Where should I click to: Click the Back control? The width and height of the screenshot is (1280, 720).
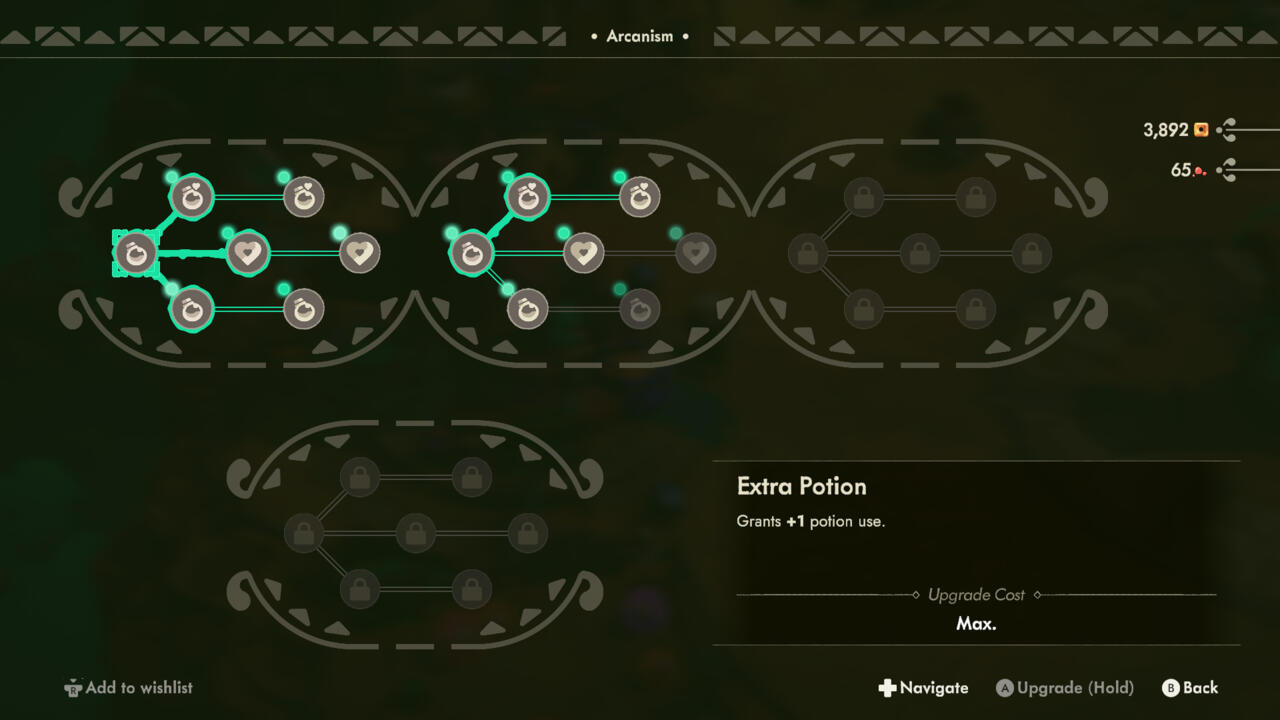pos(1190,688)
